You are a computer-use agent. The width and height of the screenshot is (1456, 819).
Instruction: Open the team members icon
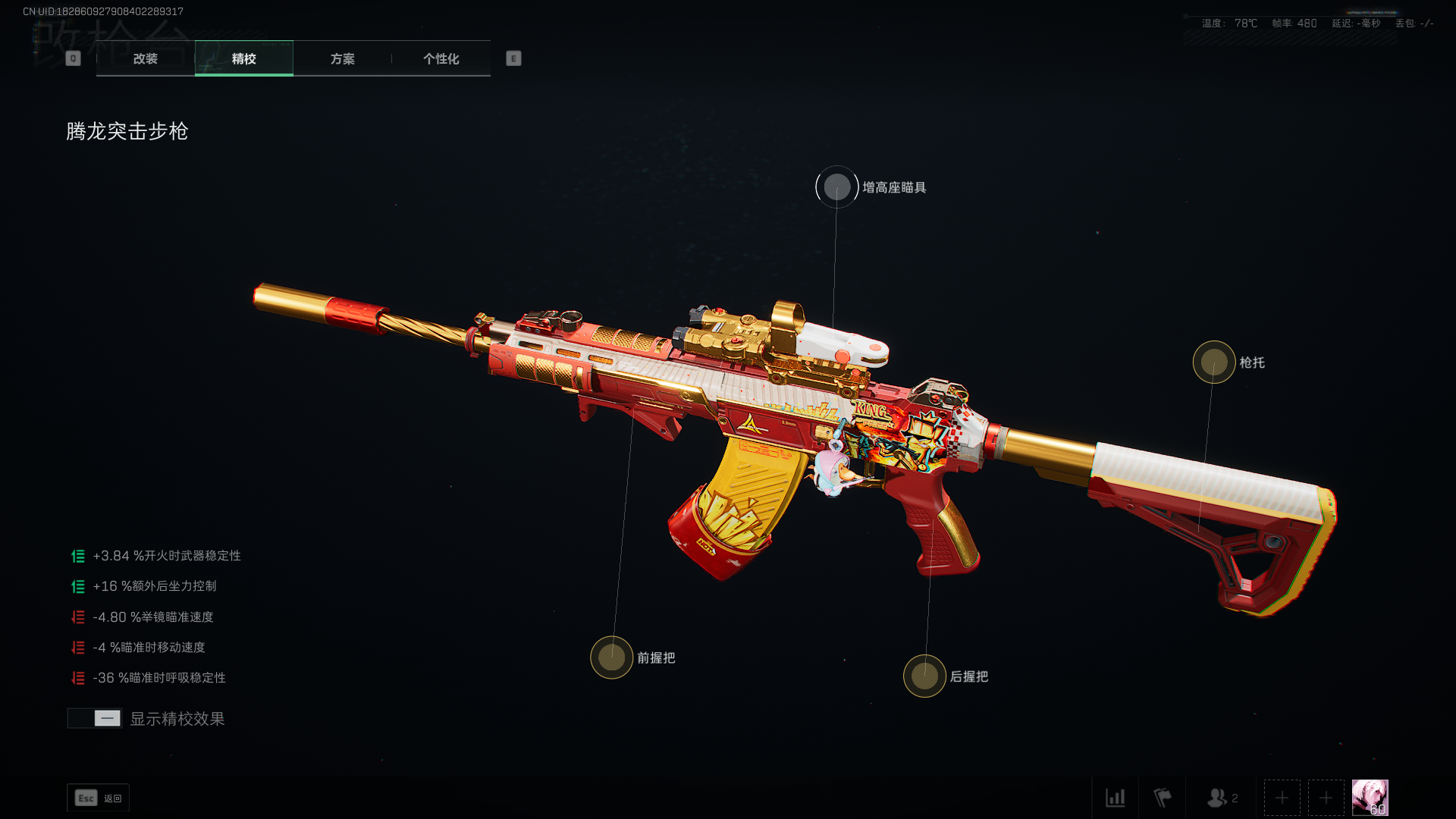(x=1222, y=798)
